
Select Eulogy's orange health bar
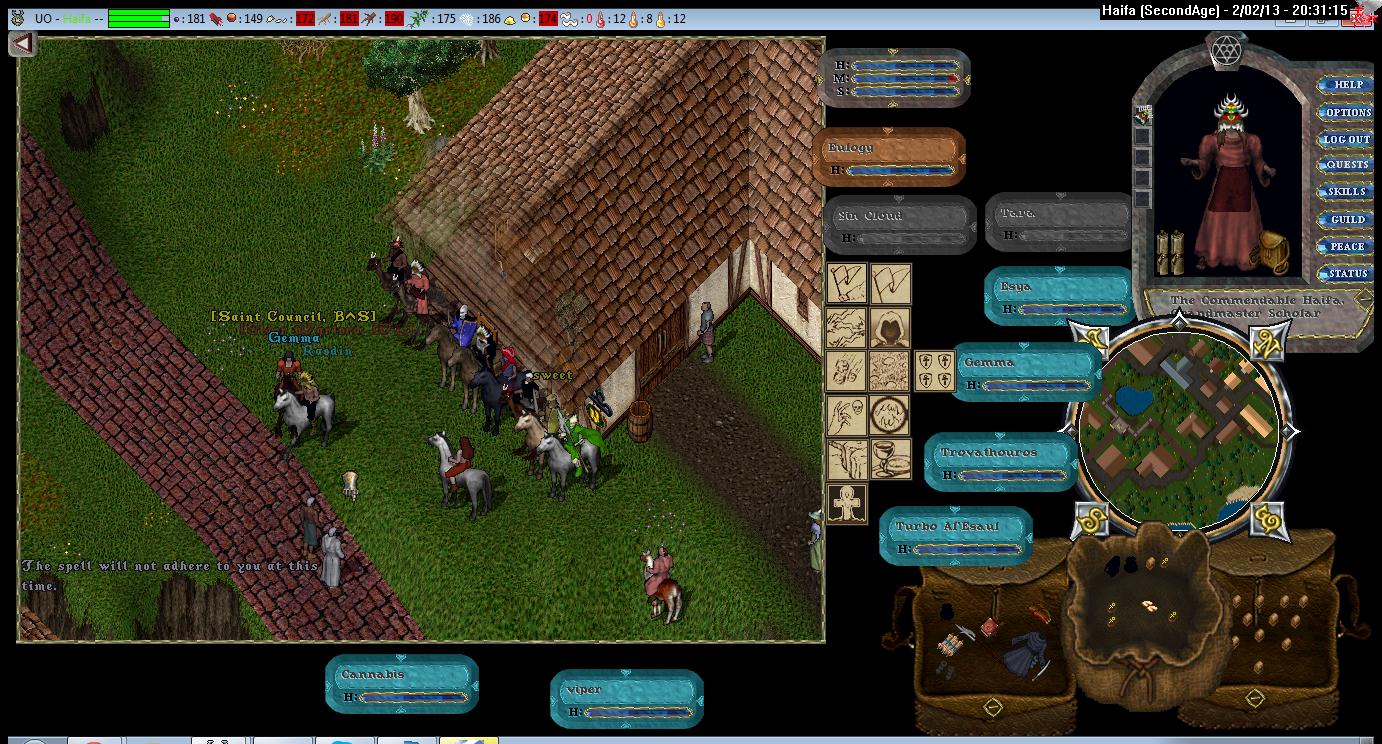pyautogui.click(x=889, y=157)
